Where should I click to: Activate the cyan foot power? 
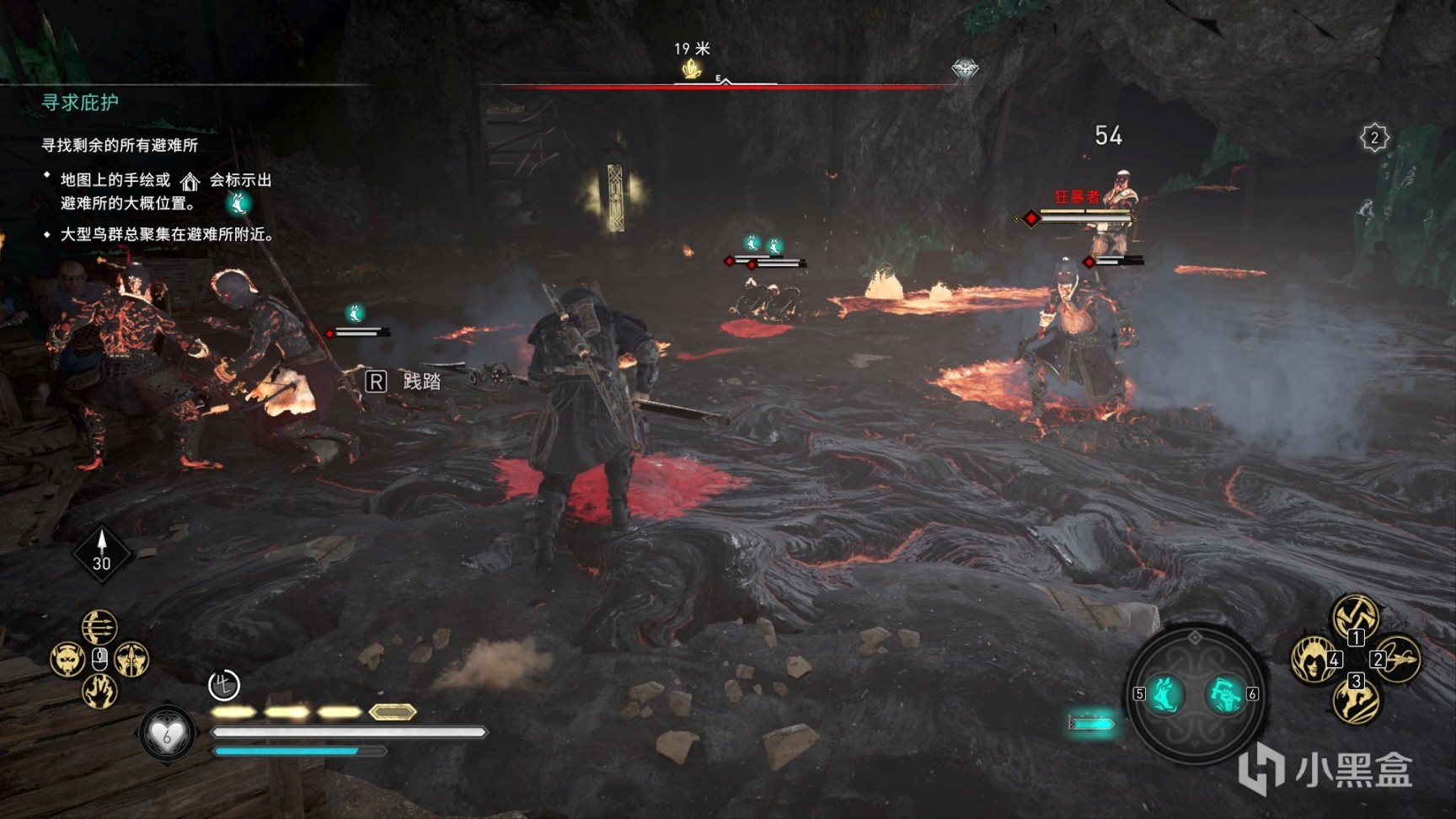pos(1166,694)
